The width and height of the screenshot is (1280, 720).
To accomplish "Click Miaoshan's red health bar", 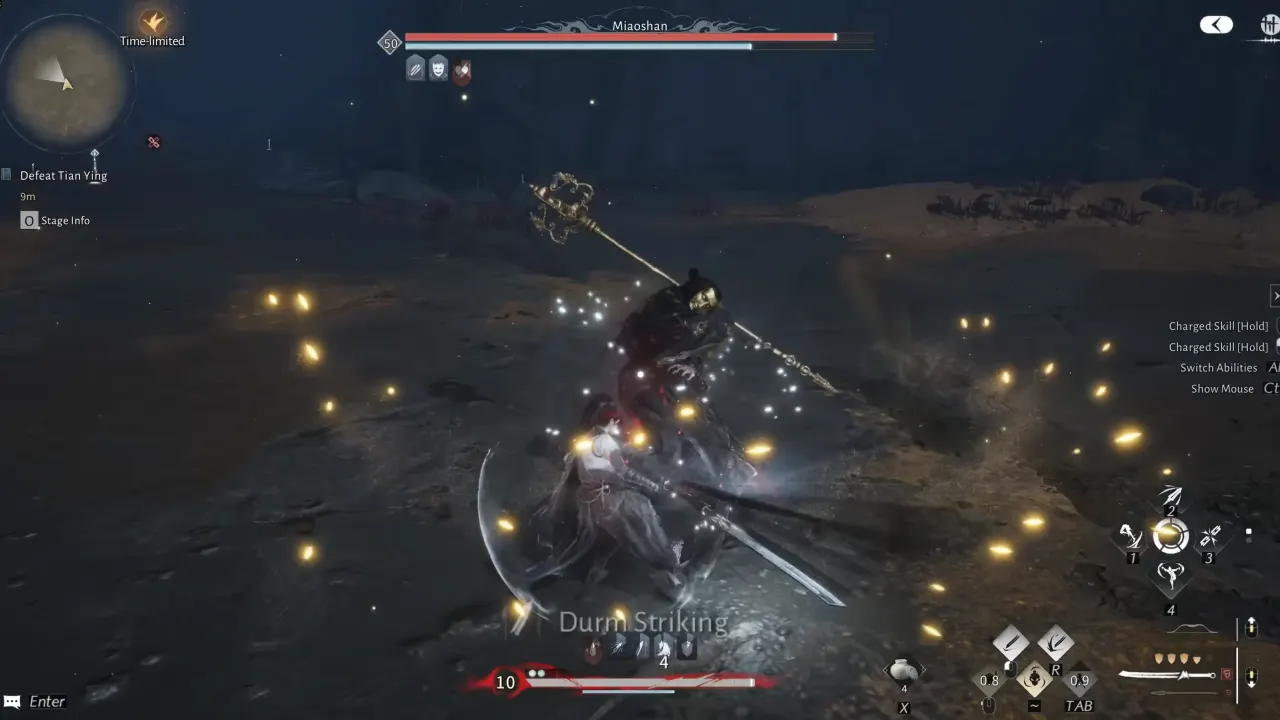I will [620, 37].
